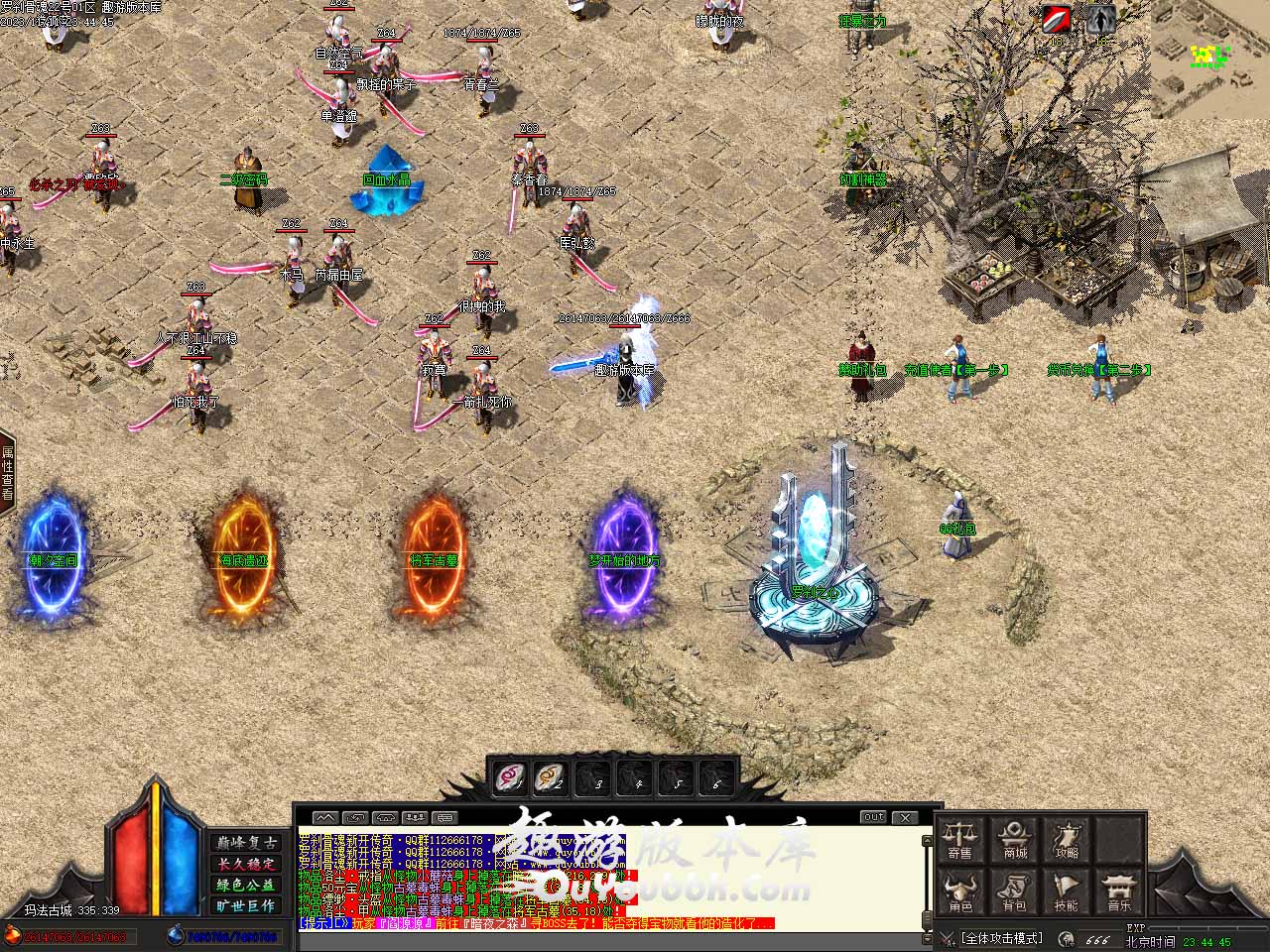Toggle the 音乐 music button
This screenshot has width=1270, height=952.
[1119, 892]
